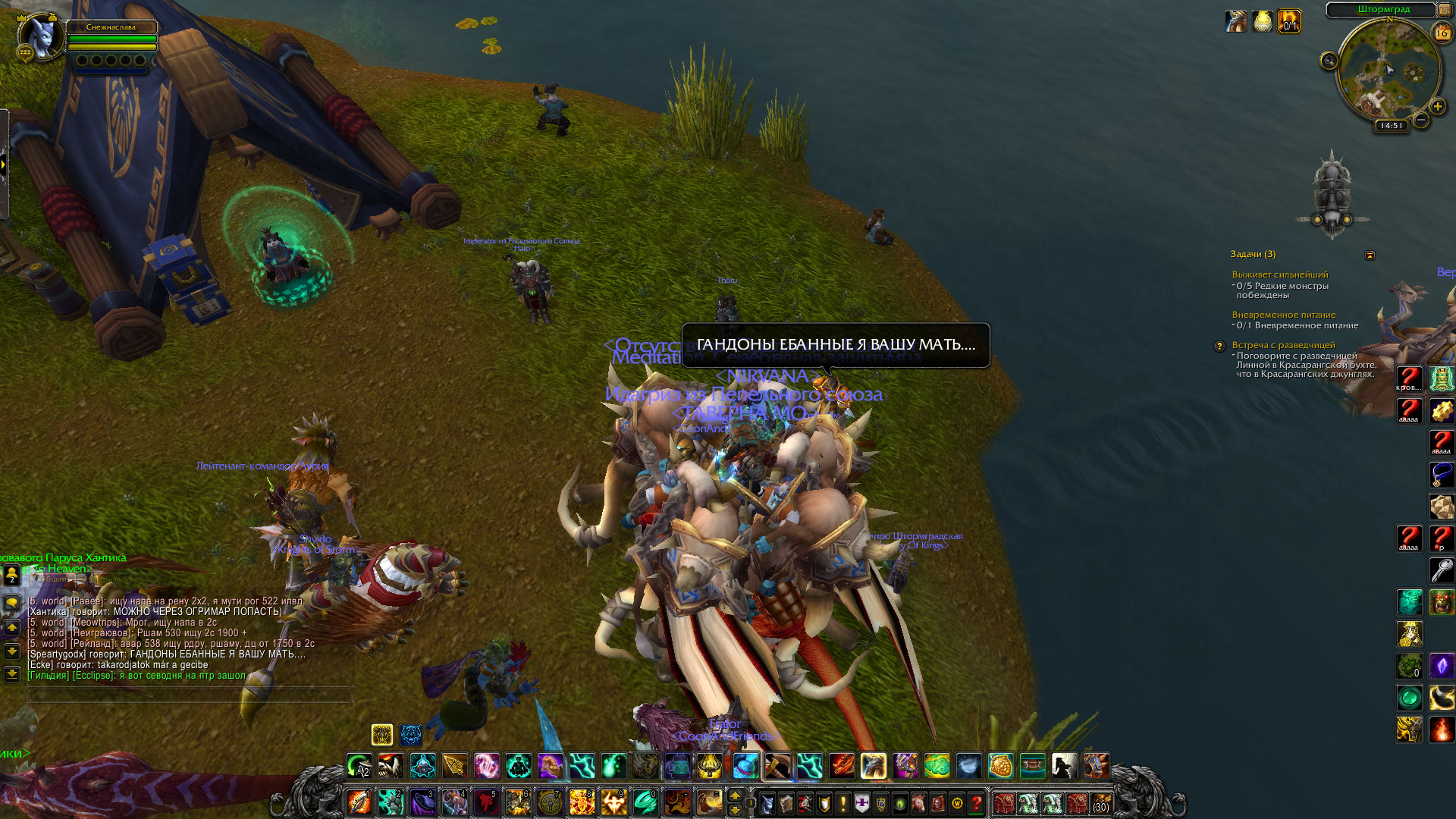Open the chat bubble button beside chat

pyautogui.click(x=12, y=603)
